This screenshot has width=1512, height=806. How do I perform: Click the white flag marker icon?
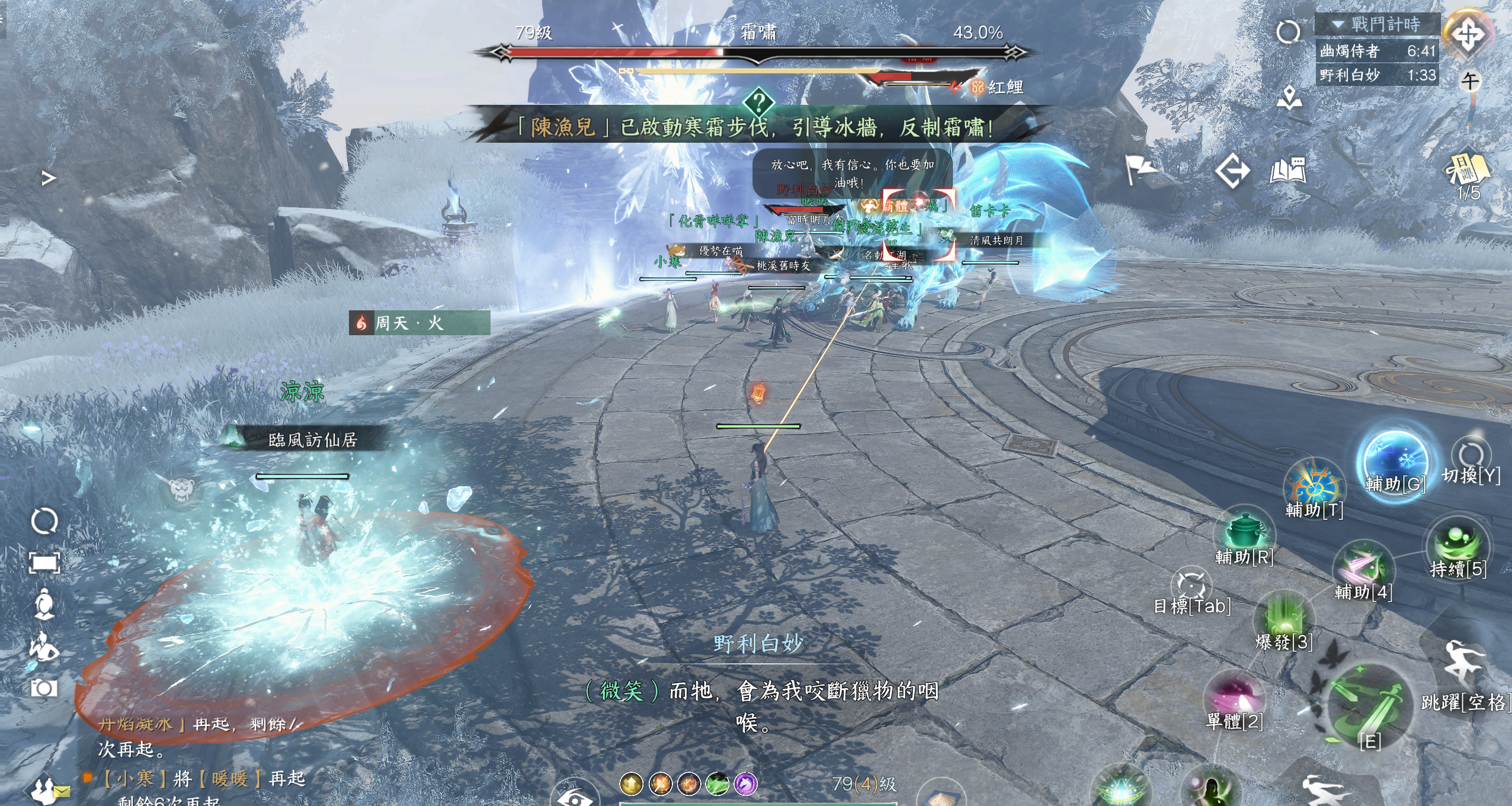(x=1138, y=170)
